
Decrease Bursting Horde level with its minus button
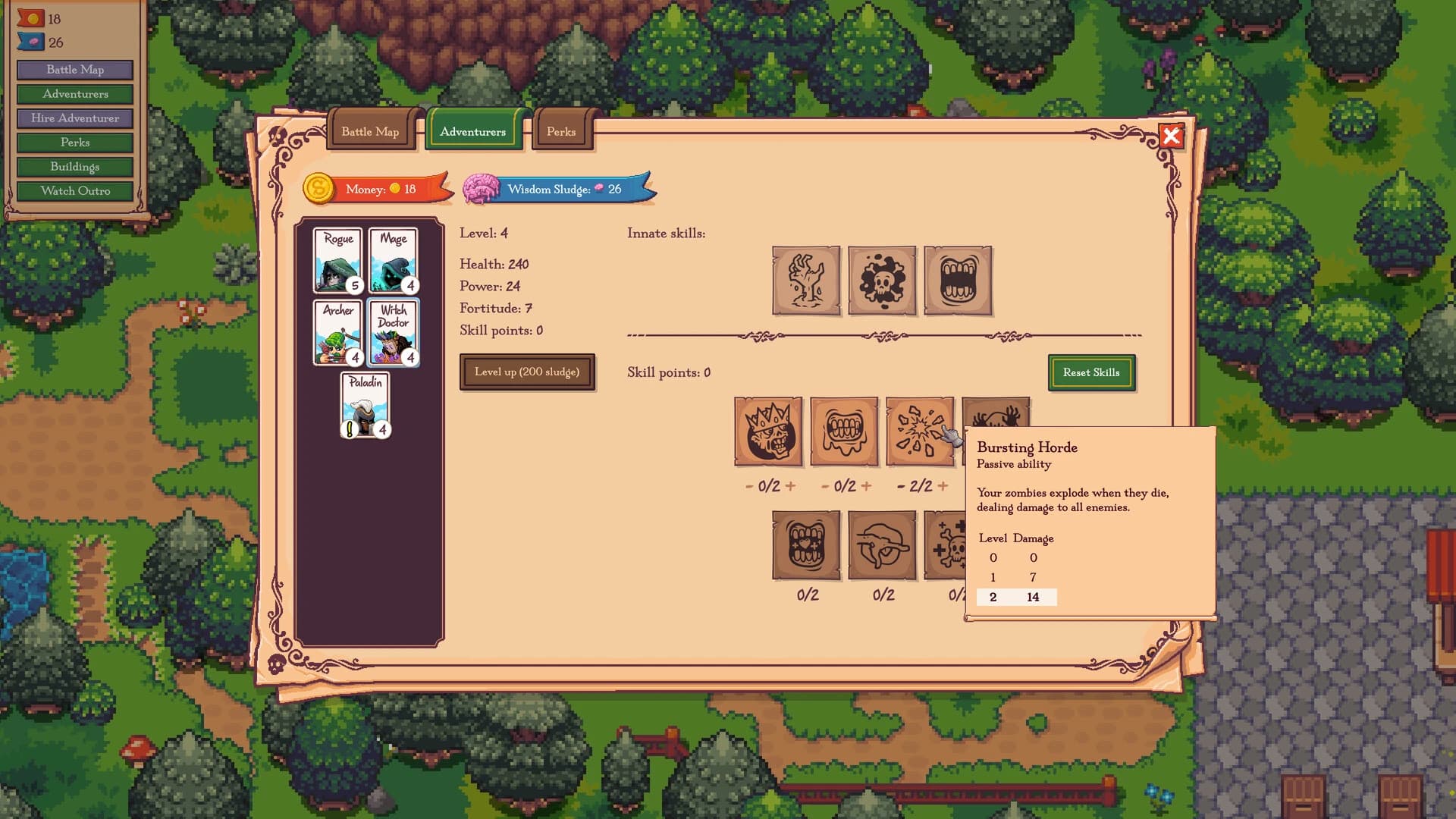pos(899,485)
